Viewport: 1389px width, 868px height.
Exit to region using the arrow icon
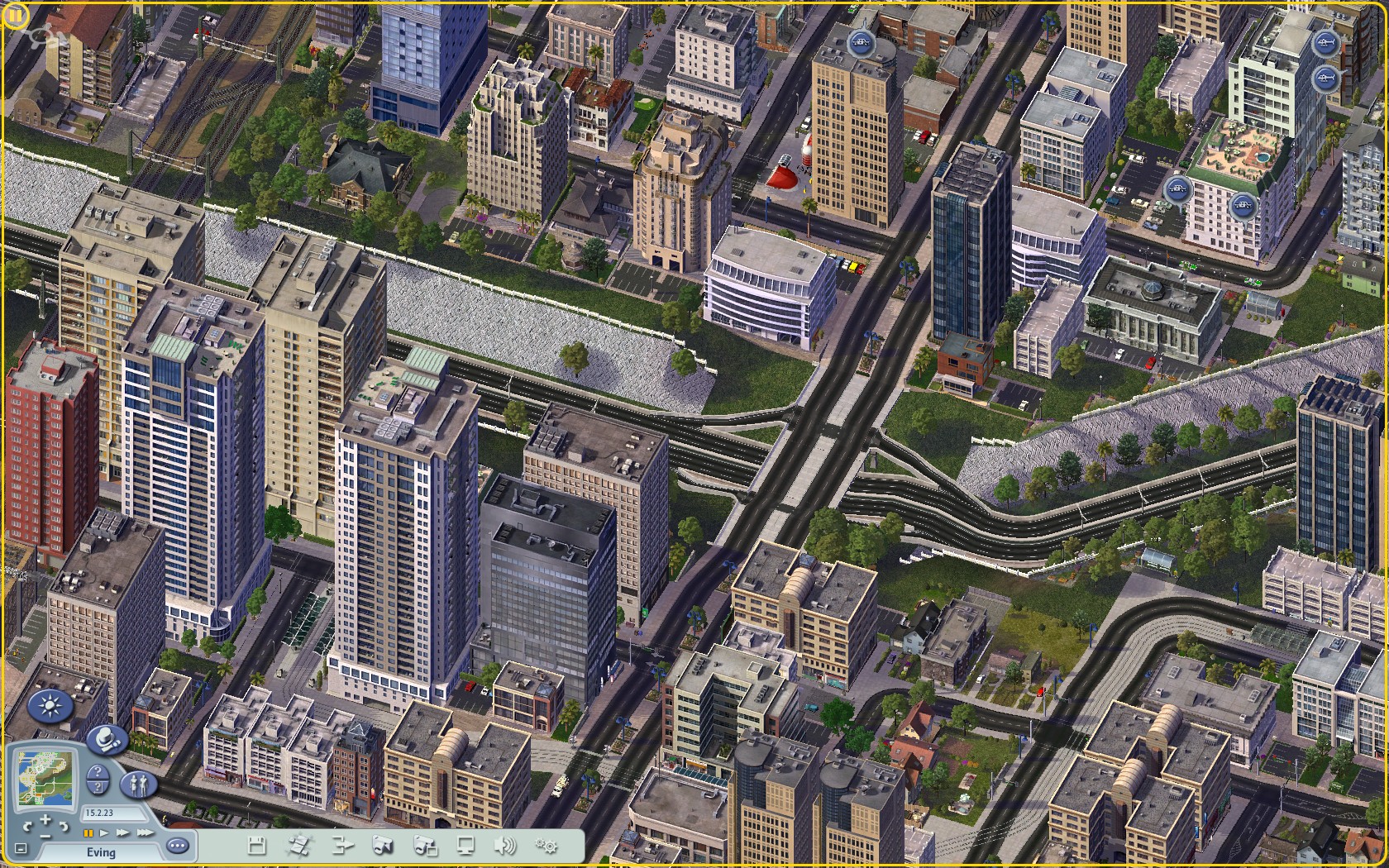[341, 845]
